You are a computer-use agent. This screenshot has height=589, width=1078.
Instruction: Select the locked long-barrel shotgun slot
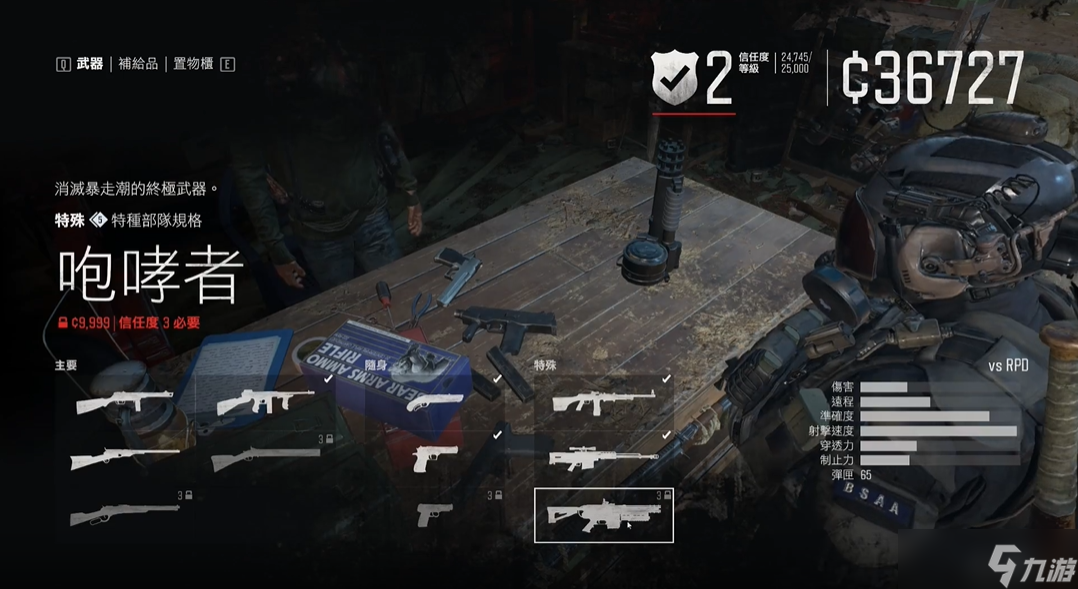tap(266, 458)
